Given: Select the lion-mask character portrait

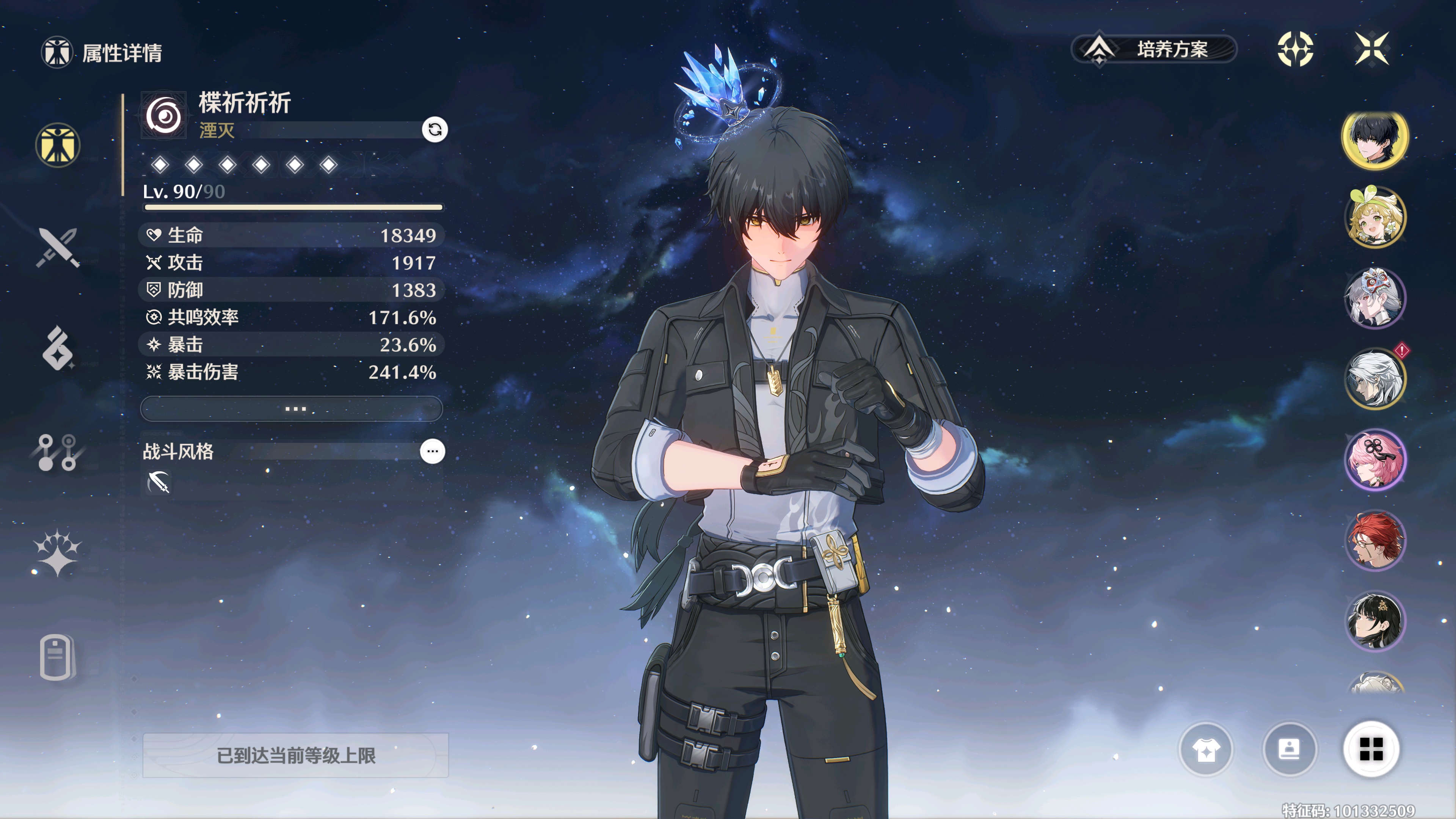Looking at the screenshot, I should coord(1374,298).
